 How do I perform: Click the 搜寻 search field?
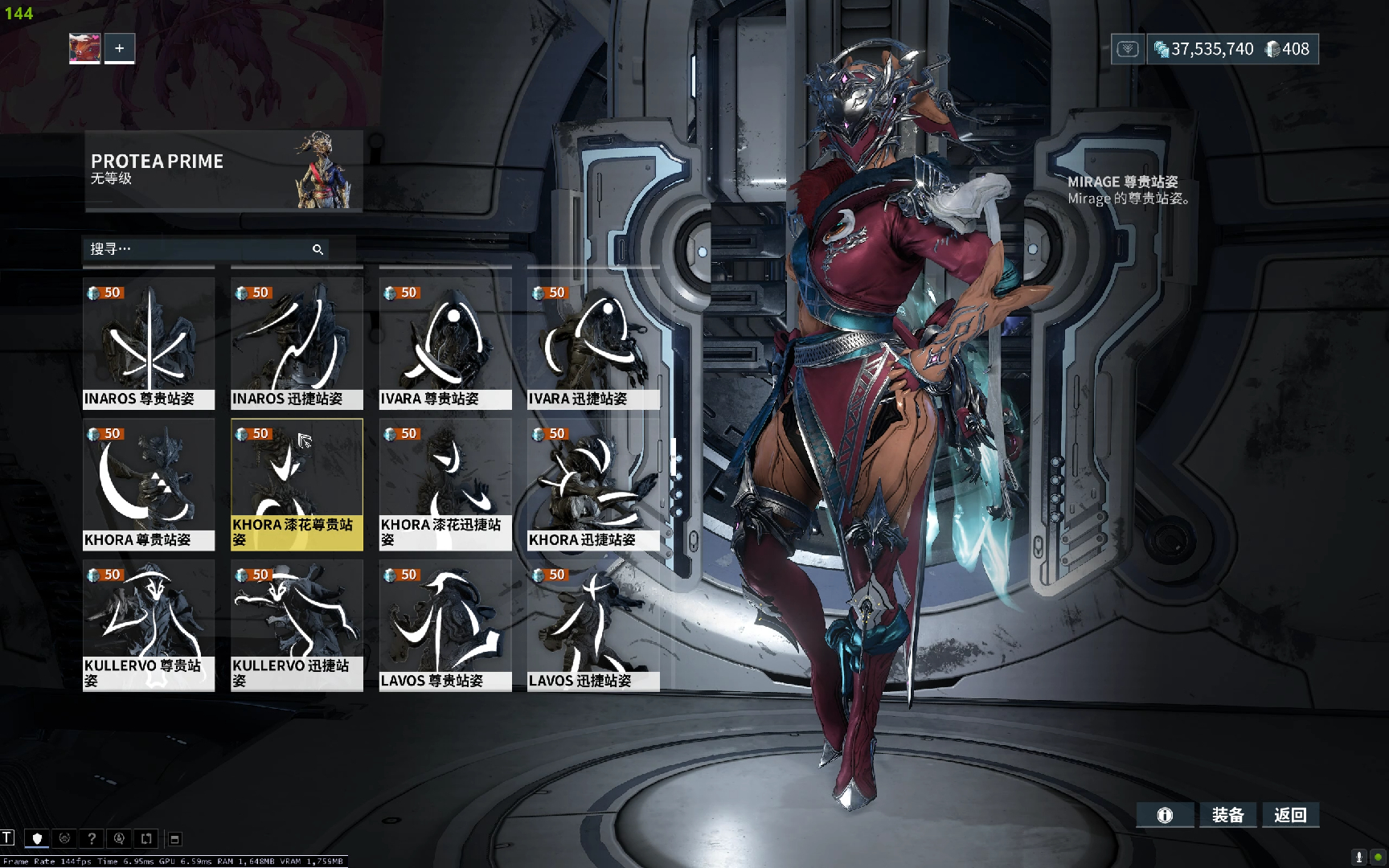[x=197, y=249]
